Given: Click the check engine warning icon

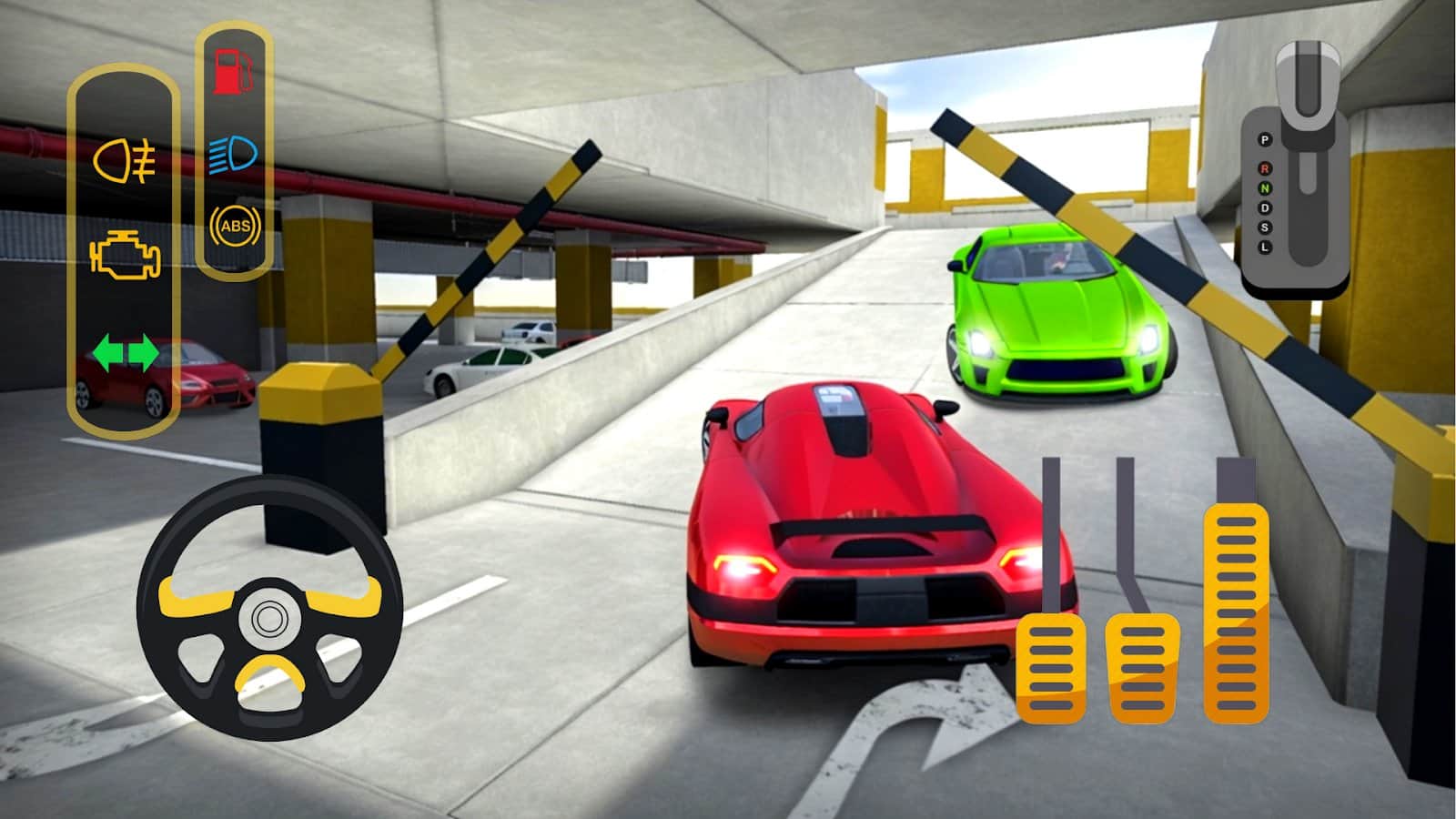Looking at the screenshot, I should 123,256.
